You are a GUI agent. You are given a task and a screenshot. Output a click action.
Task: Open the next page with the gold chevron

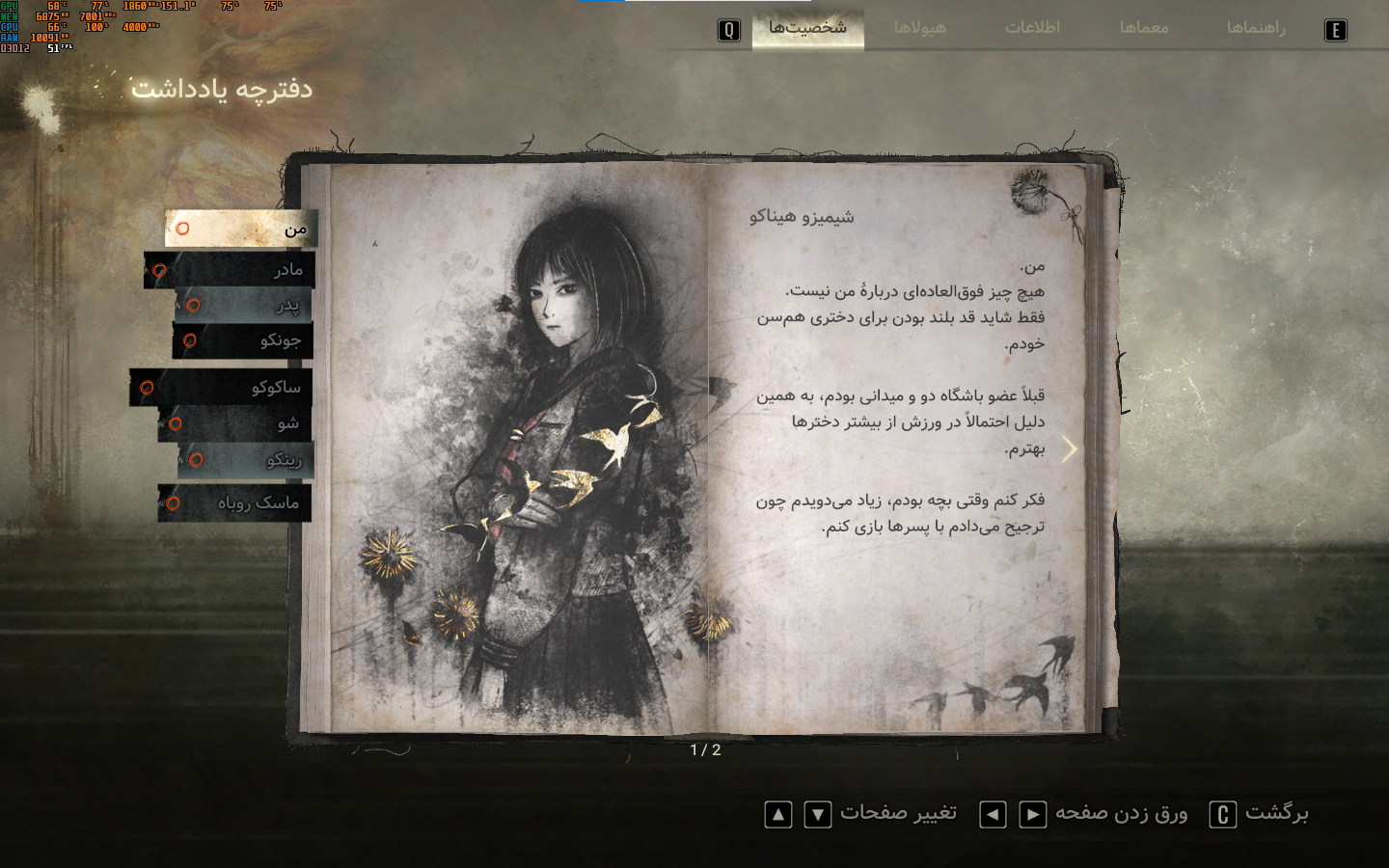tap(1071, 448)
